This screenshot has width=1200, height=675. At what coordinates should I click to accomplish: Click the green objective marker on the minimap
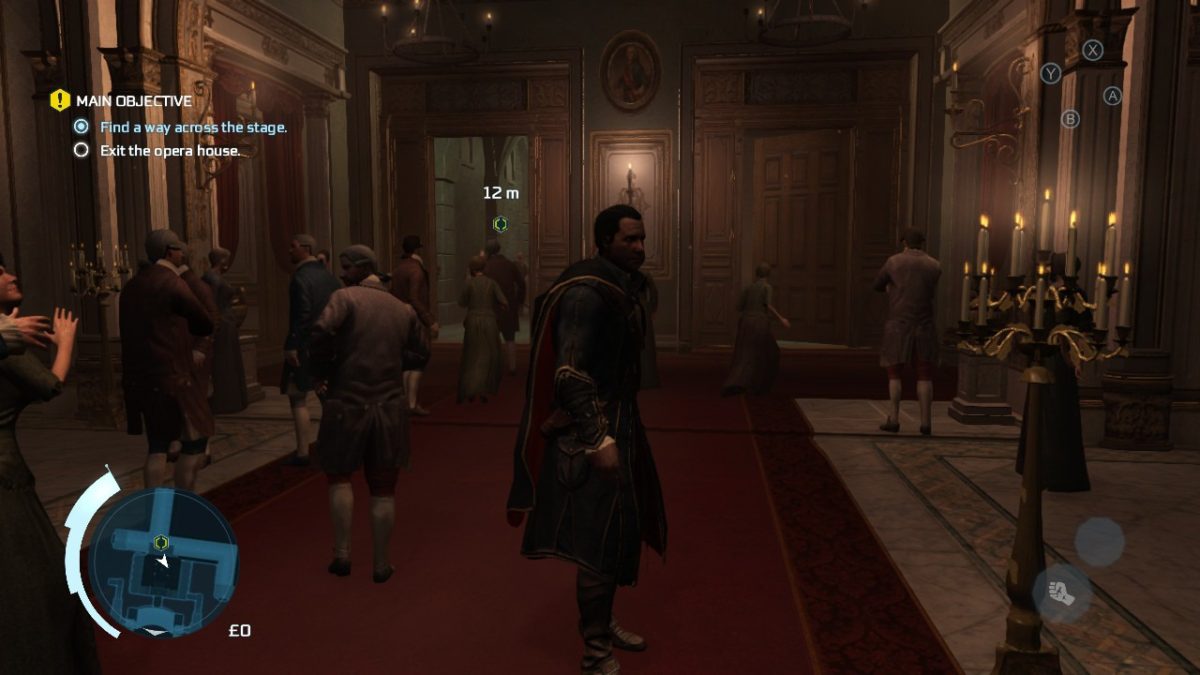[x=161, y=542]
